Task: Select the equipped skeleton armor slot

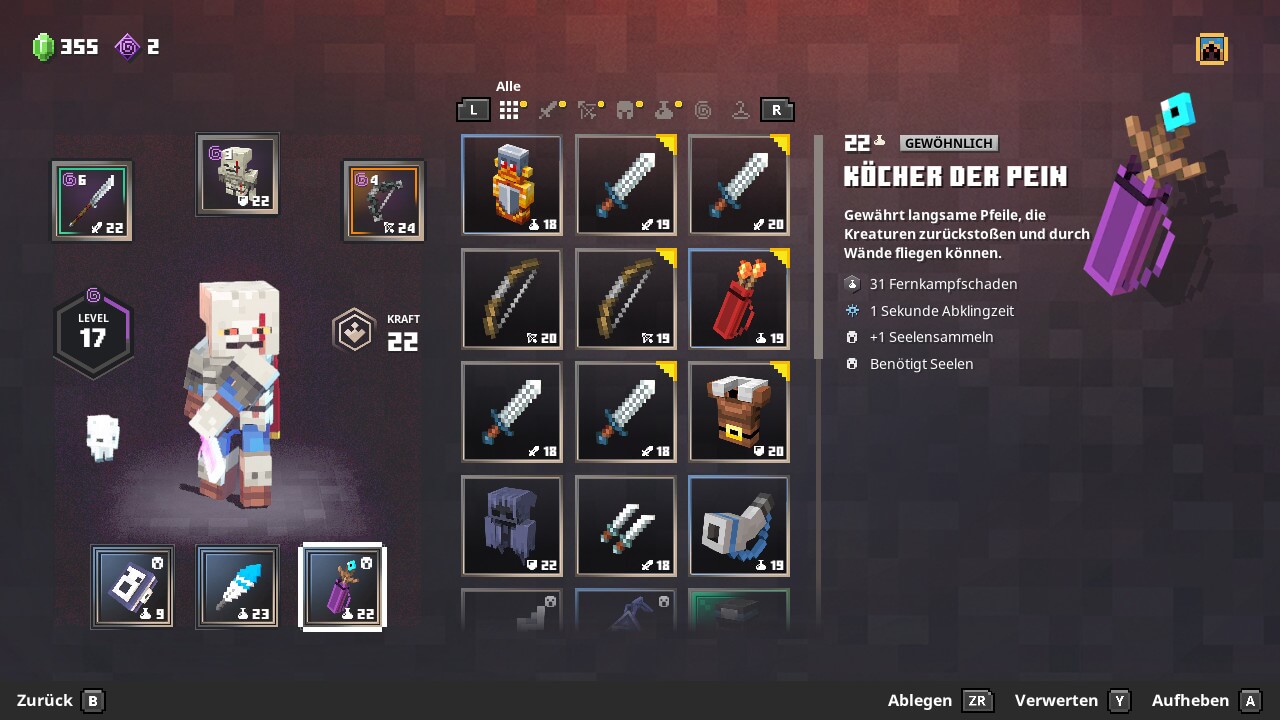Action: [x=238, y=174]
